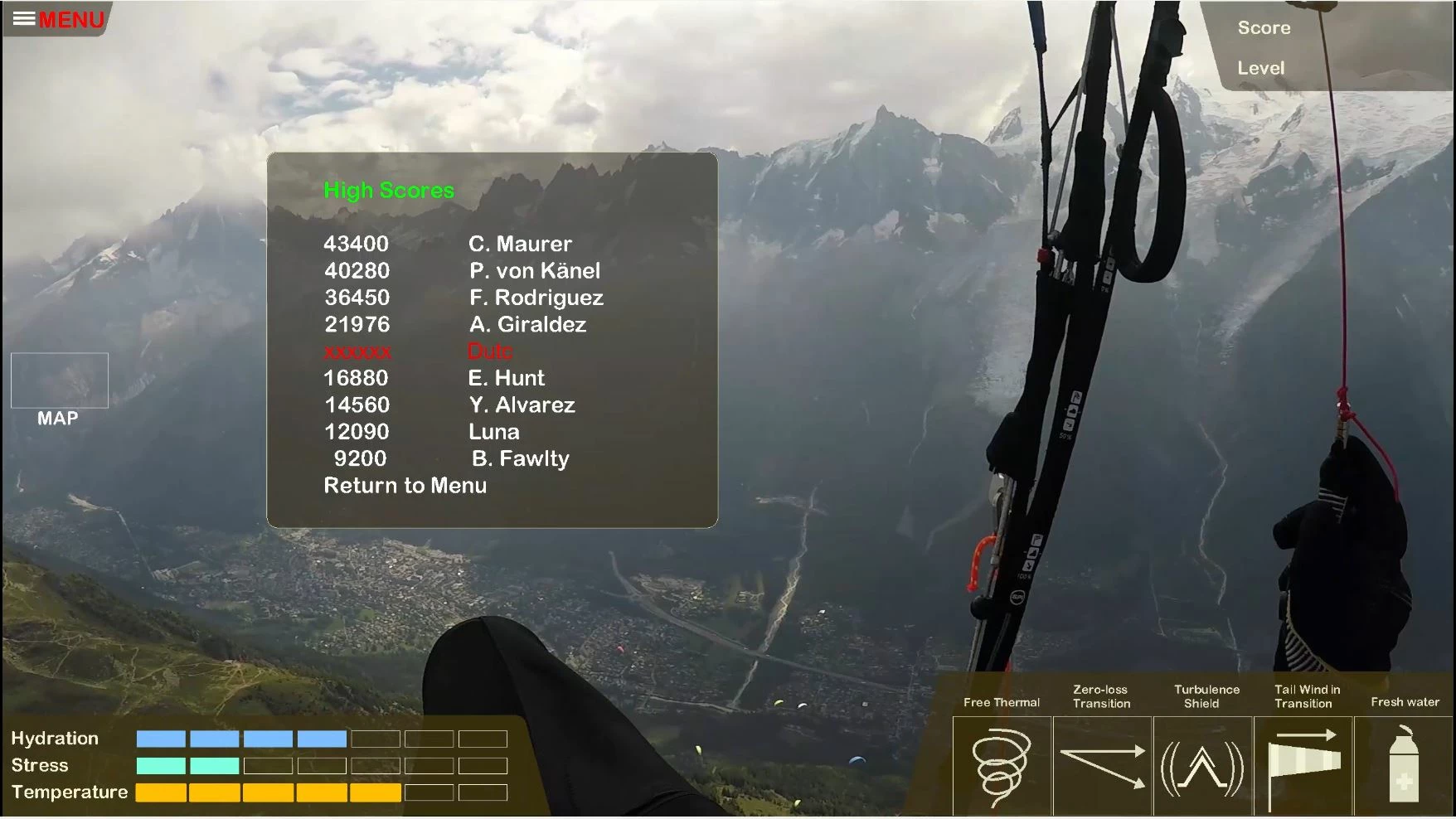Image resolution: width=1456 pixels, height=819 pixels.
Task: Open the MENU button
Action: click(x=58, y=19)
